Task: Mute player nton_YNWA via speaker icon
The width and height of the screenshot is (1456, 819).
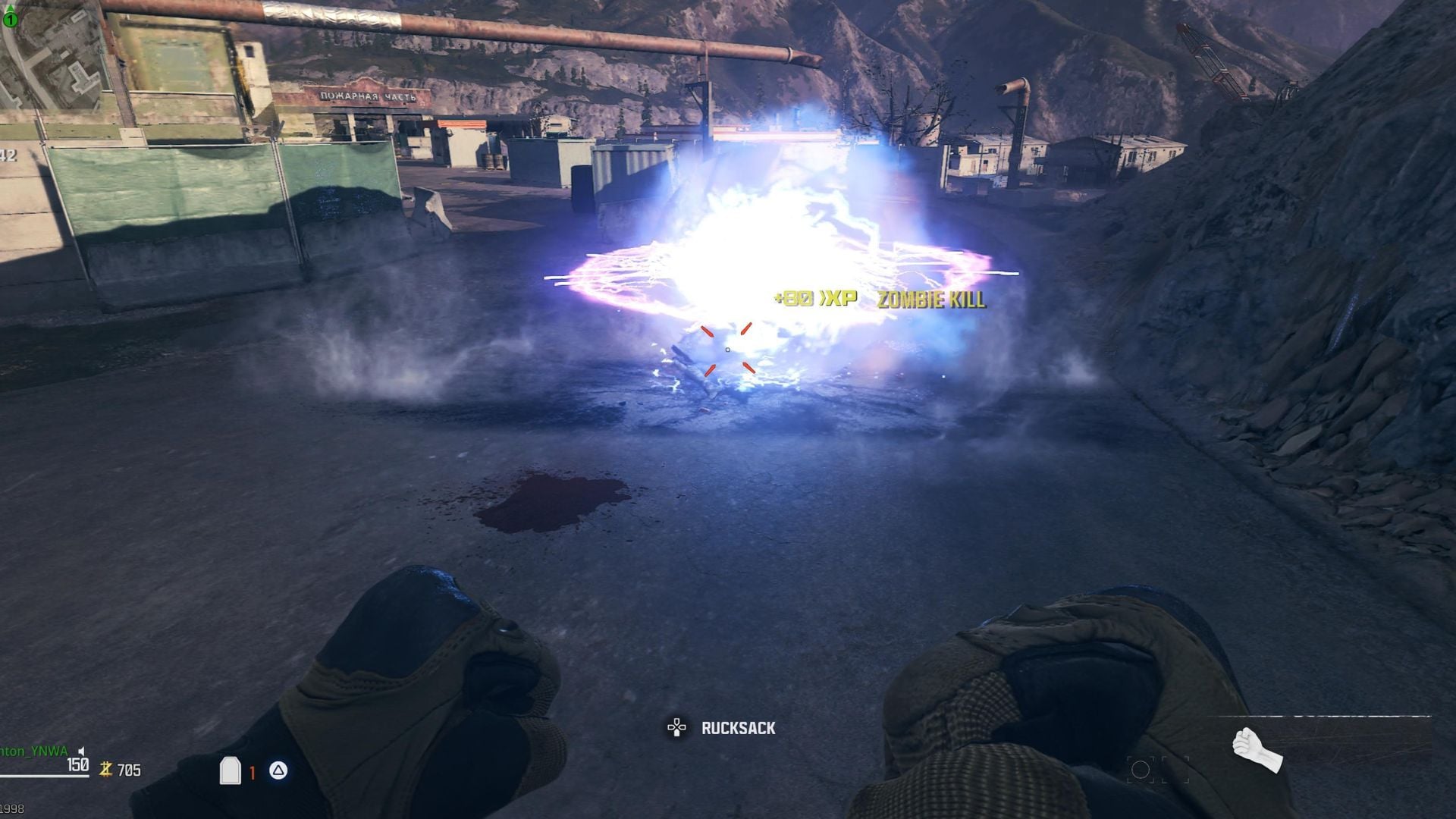Action: pos(81,753)
